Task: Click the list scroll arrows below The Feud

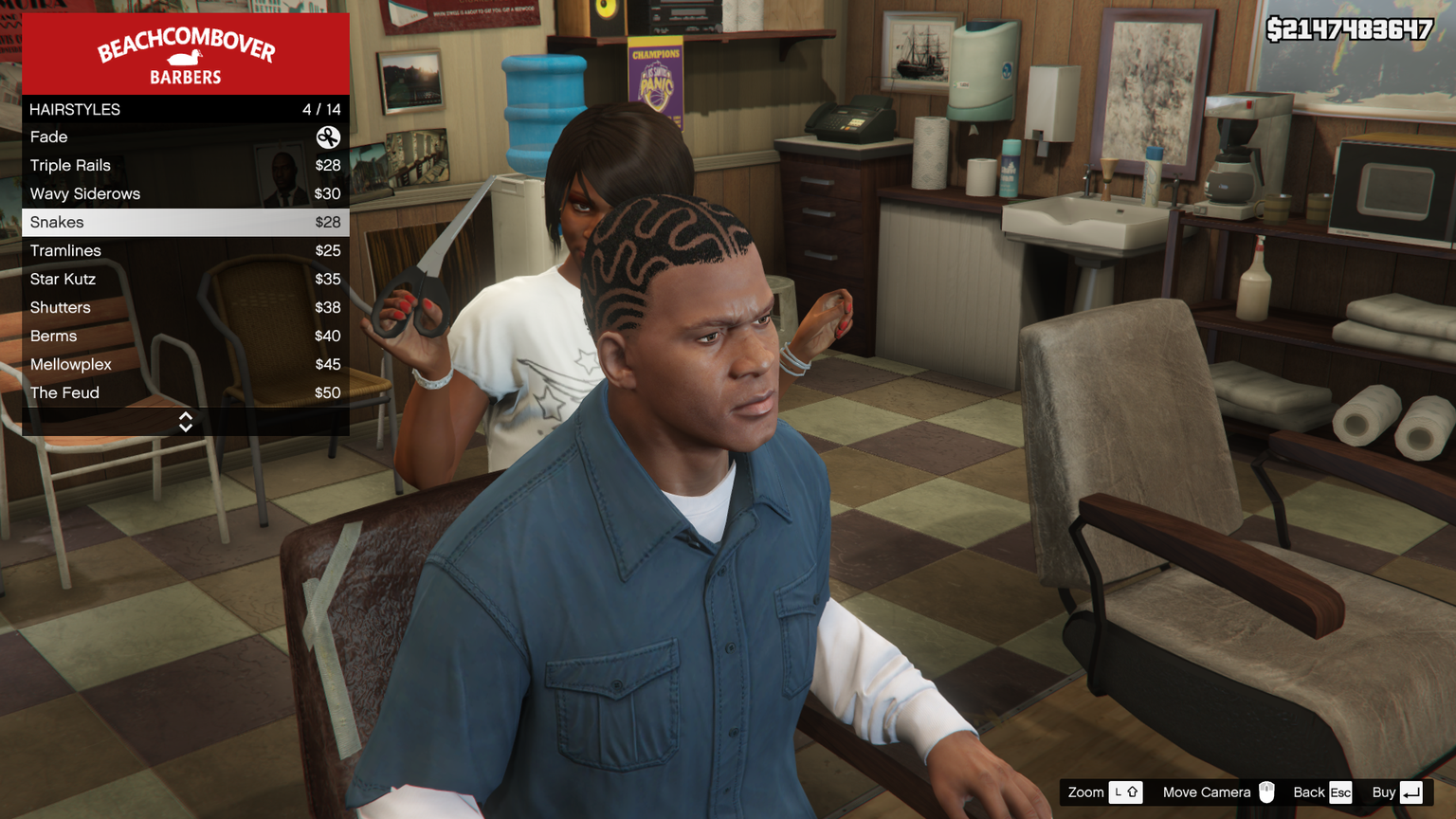Action: (186, 422)
